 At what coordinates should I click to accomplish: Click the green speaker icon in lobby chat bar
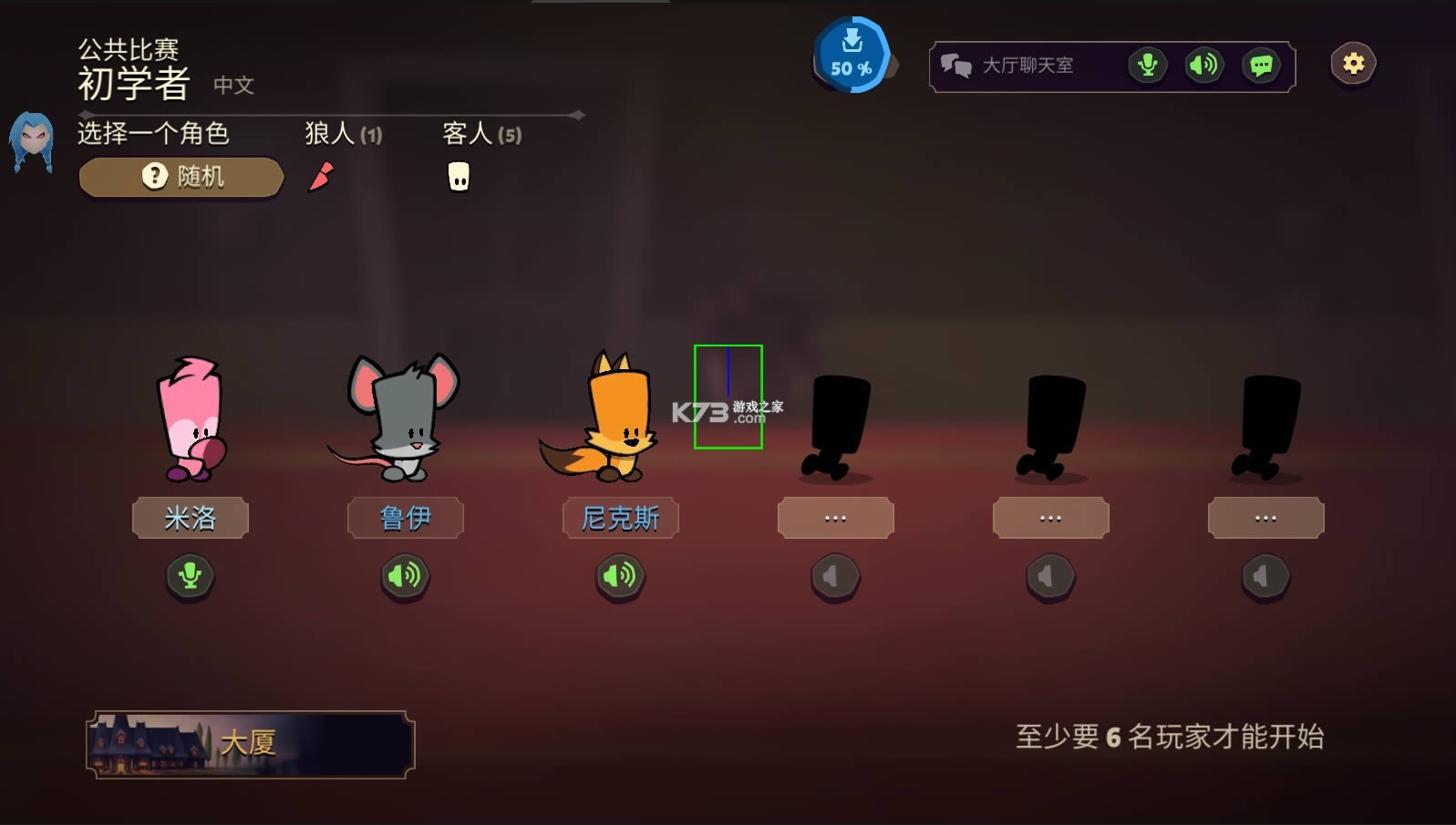(1203, 65)
